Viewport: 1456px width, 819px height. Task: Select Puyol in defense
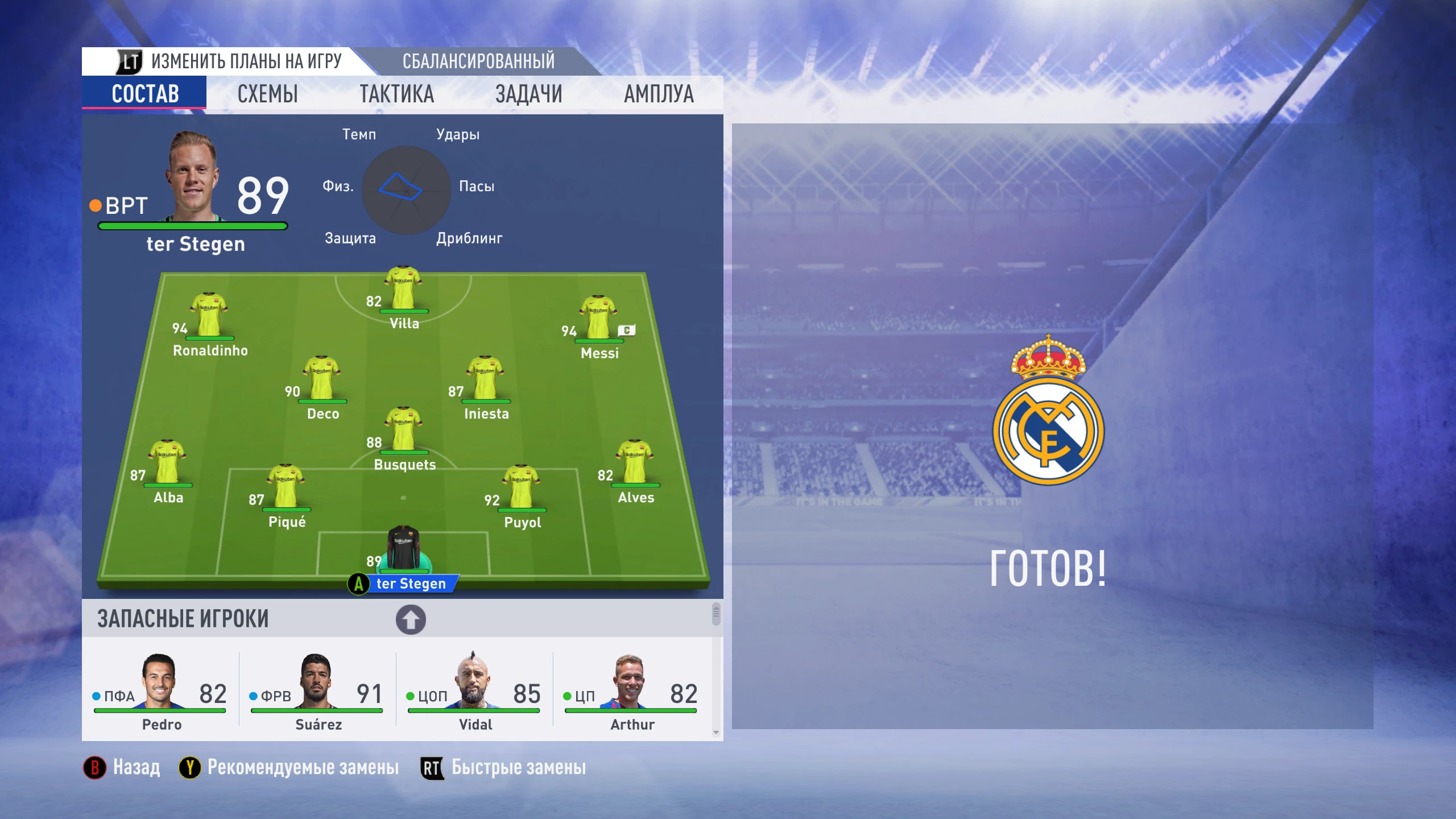tap(521, 489)
